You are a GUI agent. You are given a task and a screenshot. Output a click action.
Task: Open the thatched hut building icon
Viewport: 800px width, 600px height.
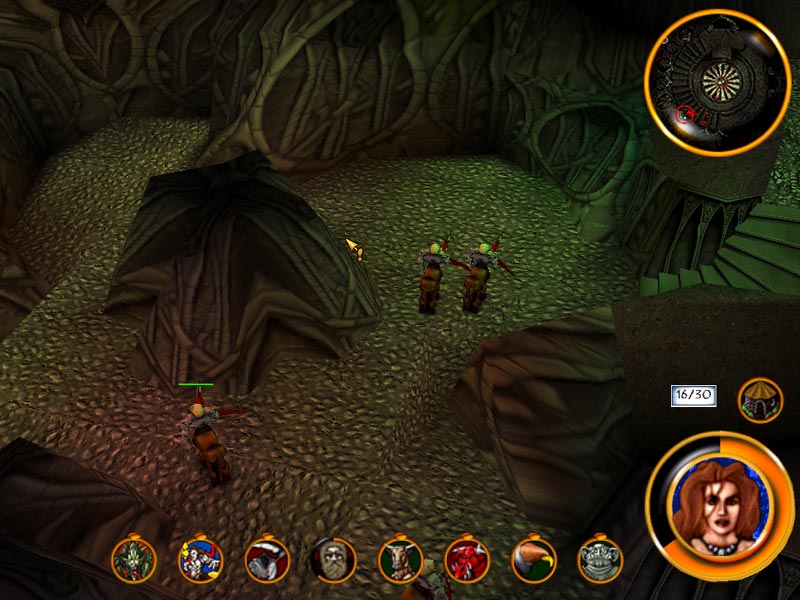[x=760, y=400]
